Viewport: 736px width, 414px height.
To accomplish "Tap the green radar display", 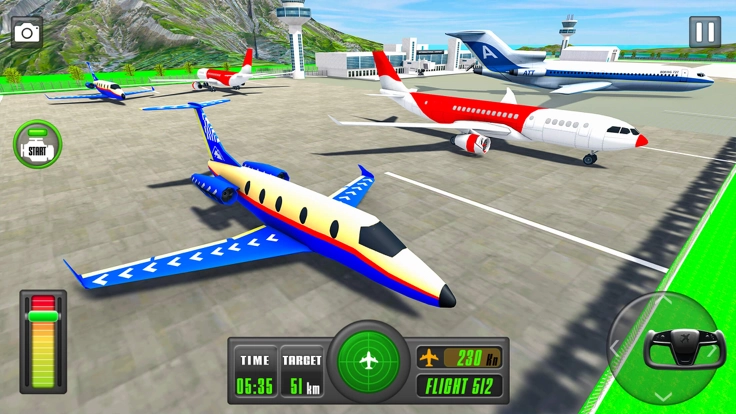I will (368, 359).
